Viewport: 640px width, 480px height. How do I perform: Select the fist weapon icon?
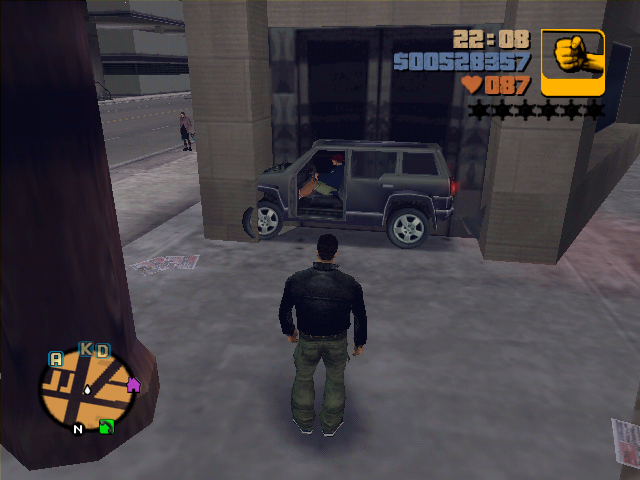point(573,62)
